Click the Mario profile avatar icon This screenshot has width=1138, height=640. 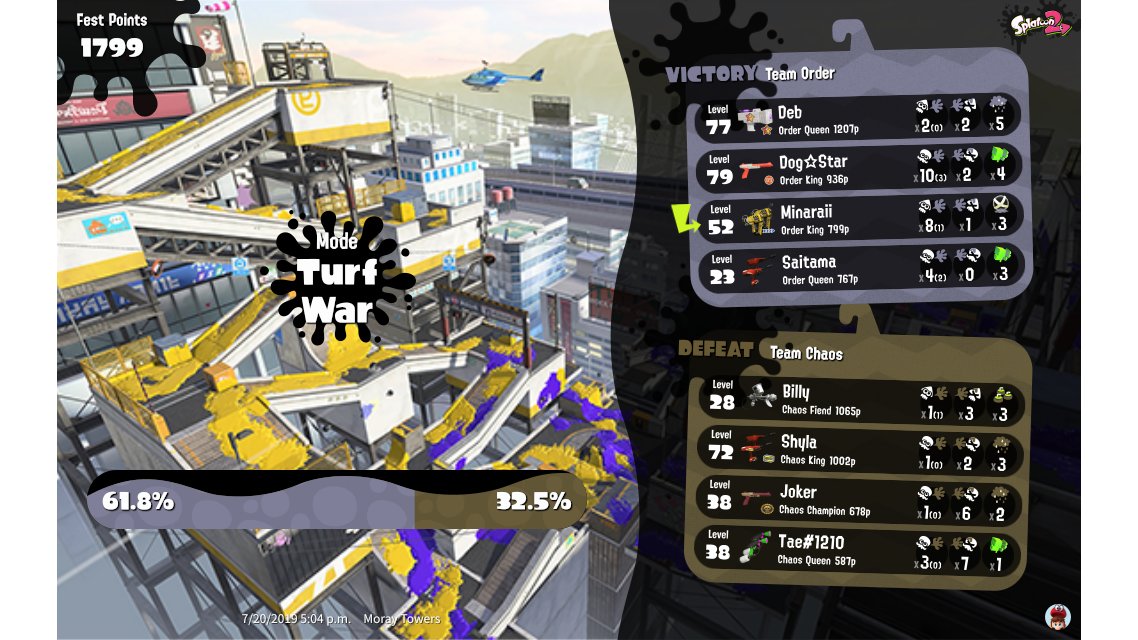coord(1057,616)
